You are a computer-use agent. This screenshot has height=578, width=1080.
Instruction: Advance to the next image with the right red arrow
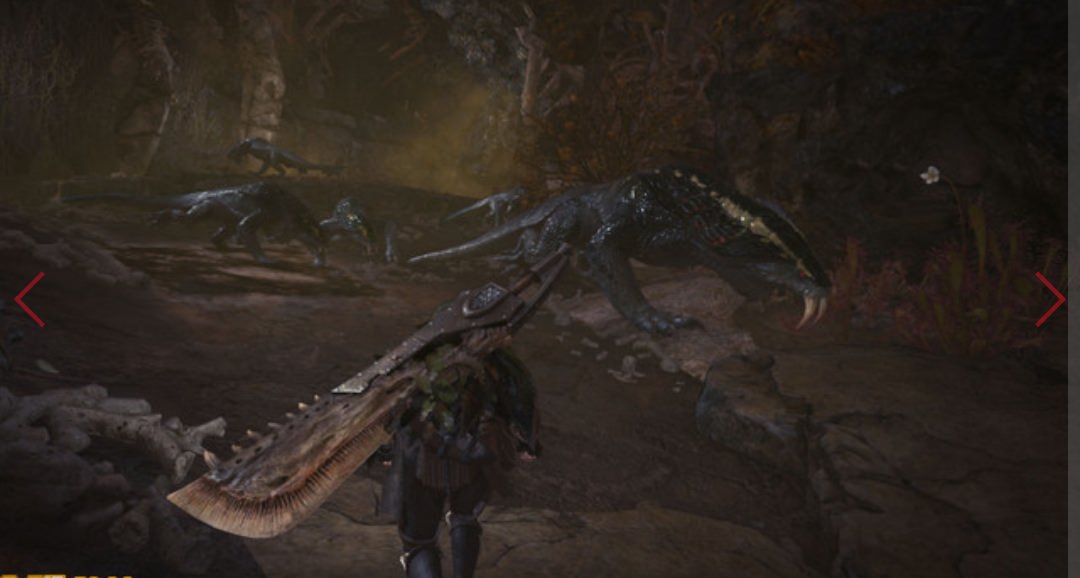click(x=1049, y=299)
